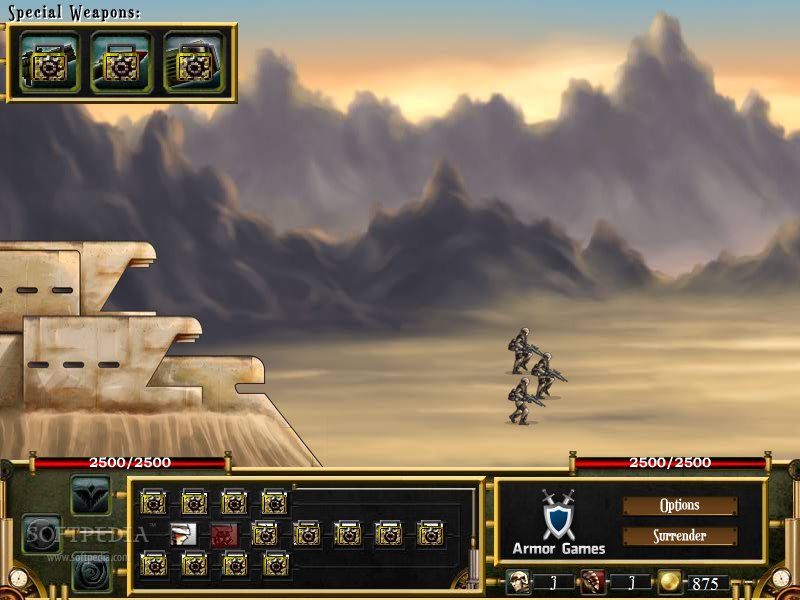Pick the locked armored vehicle special weapon
The image size is (800, 600).
click(x=193, y=62)
